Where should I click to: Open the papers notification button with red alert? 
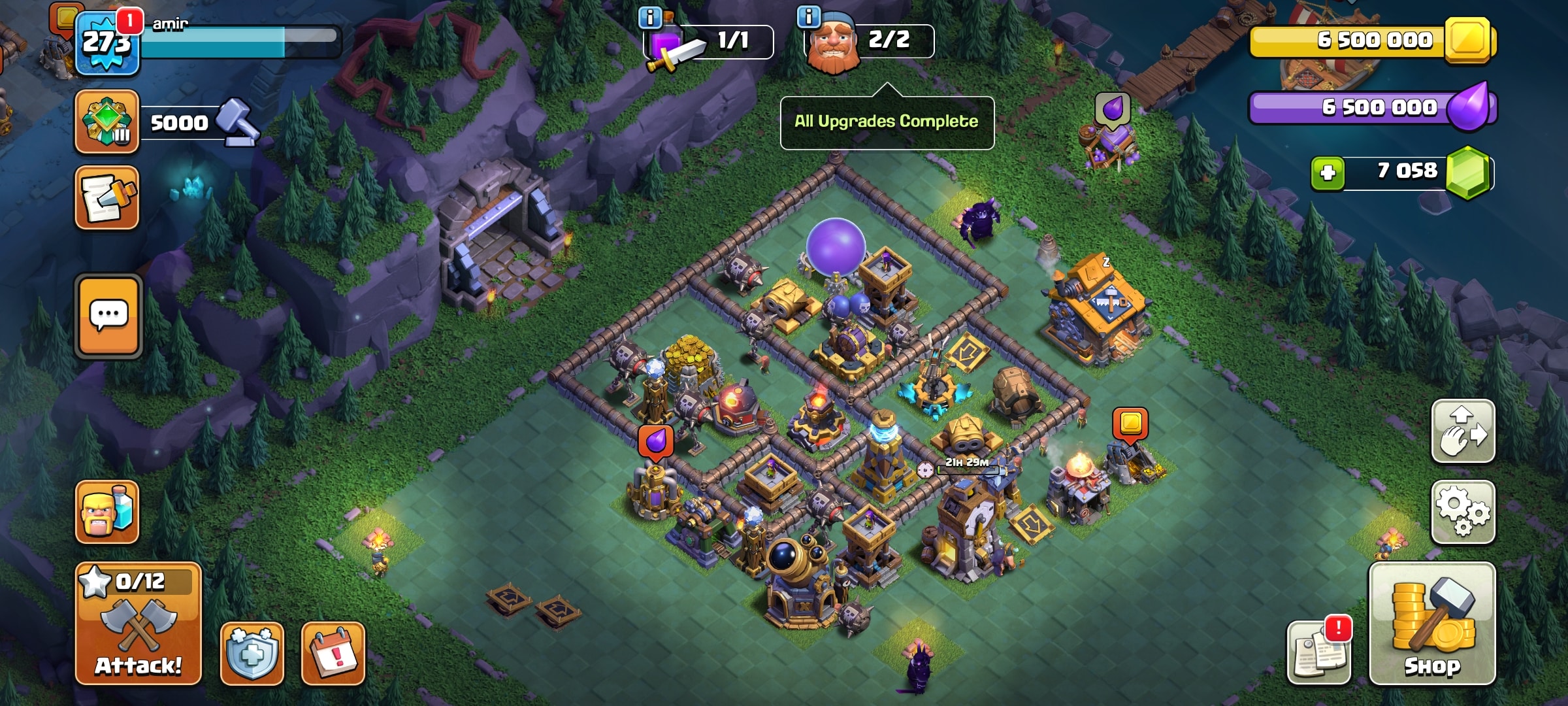(1318, 652)
